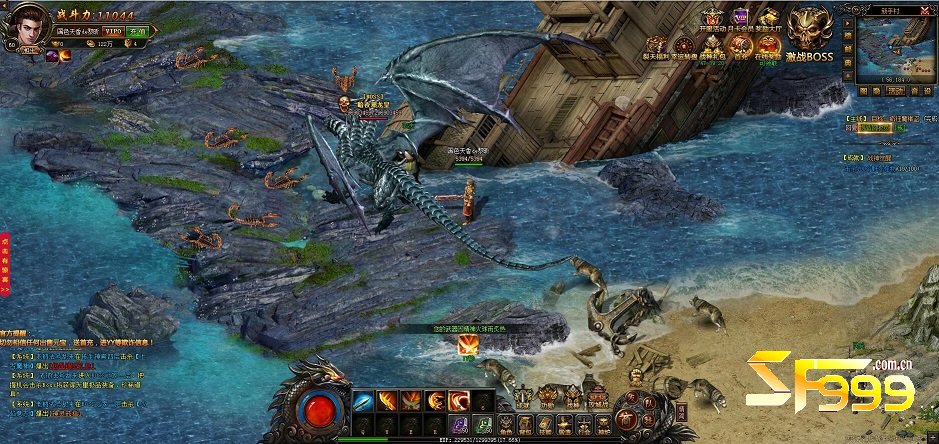
Task: Open the 首充 first recharge icon
Action: 741,48
